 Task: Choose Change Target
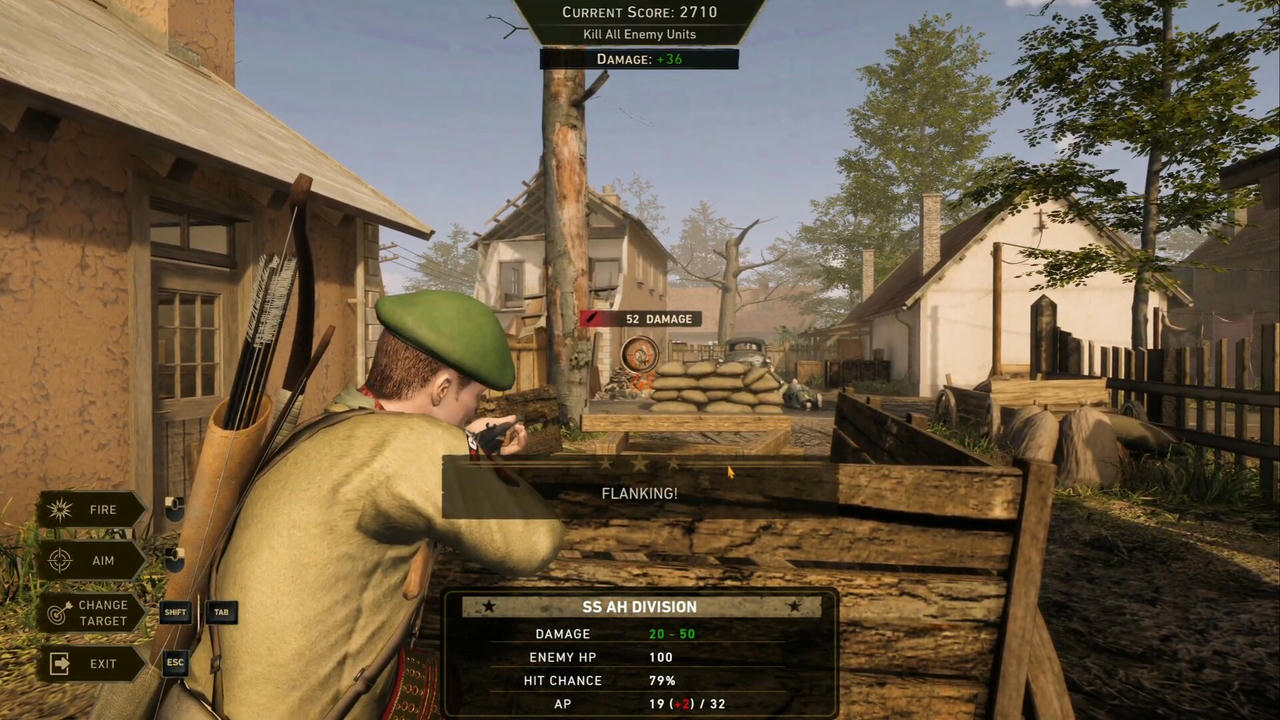(x=91, y=613)
